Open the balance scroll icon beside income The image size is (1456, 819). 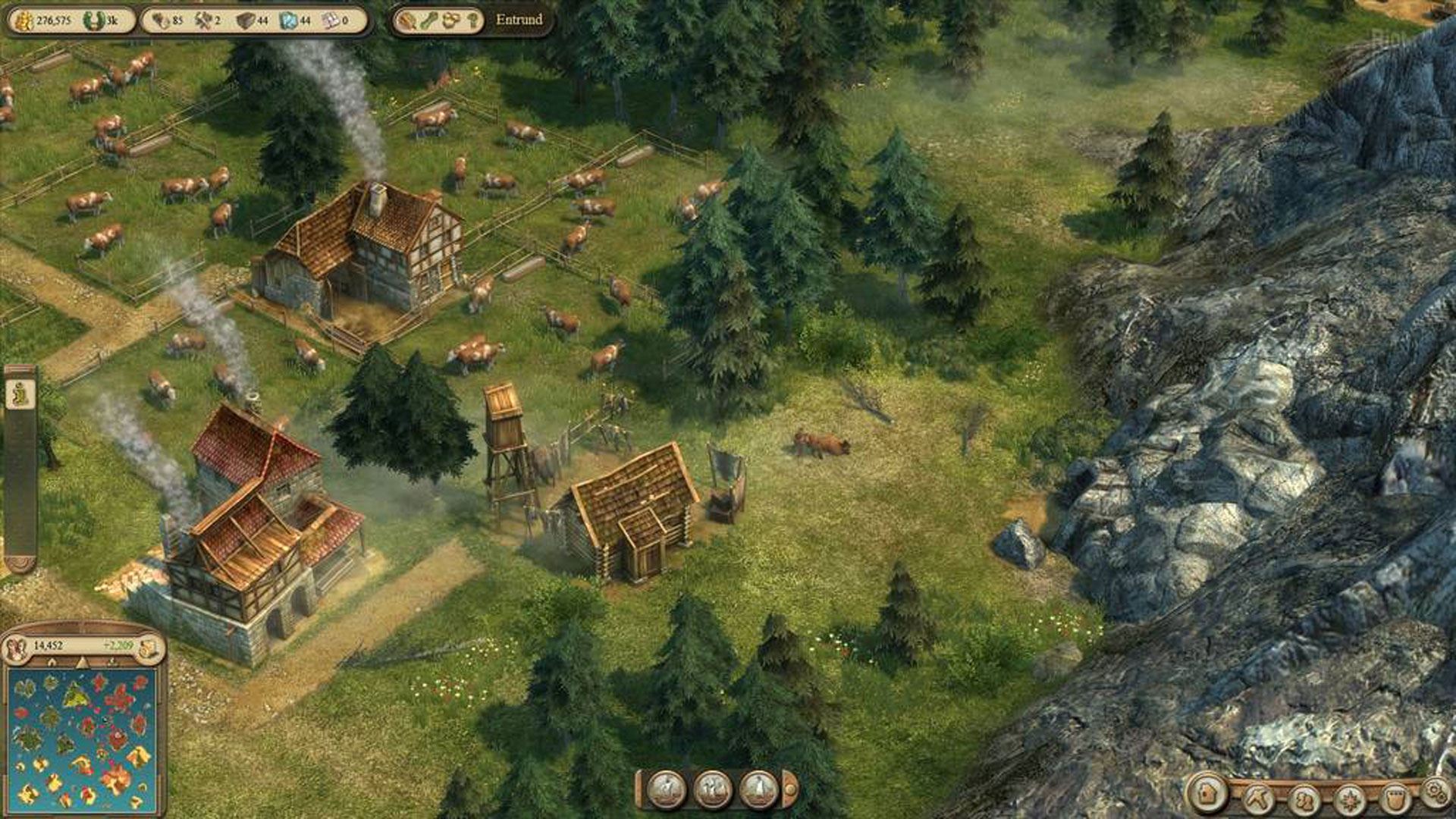[150, 647]
